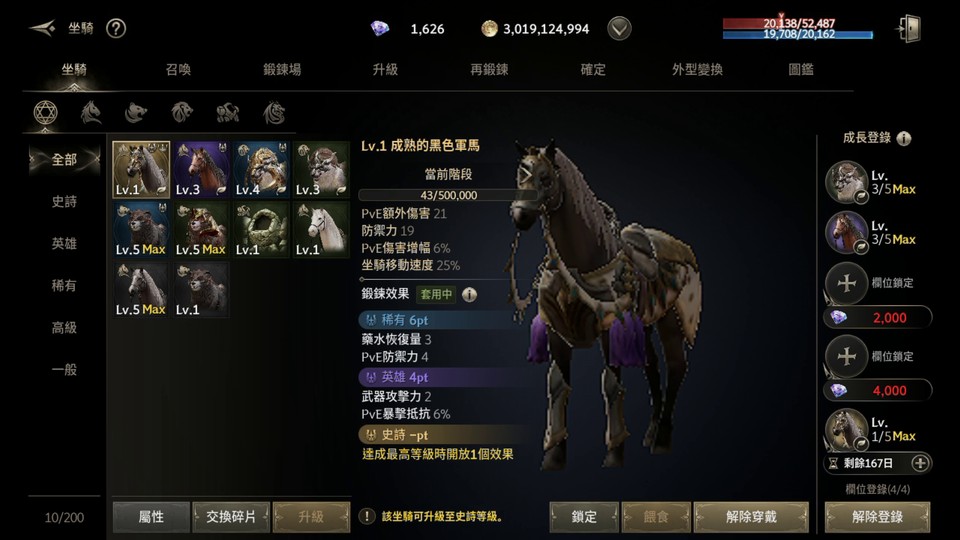Click the 解除登錄 button
This screenshot has height=540, width=960.
[877, 516]
